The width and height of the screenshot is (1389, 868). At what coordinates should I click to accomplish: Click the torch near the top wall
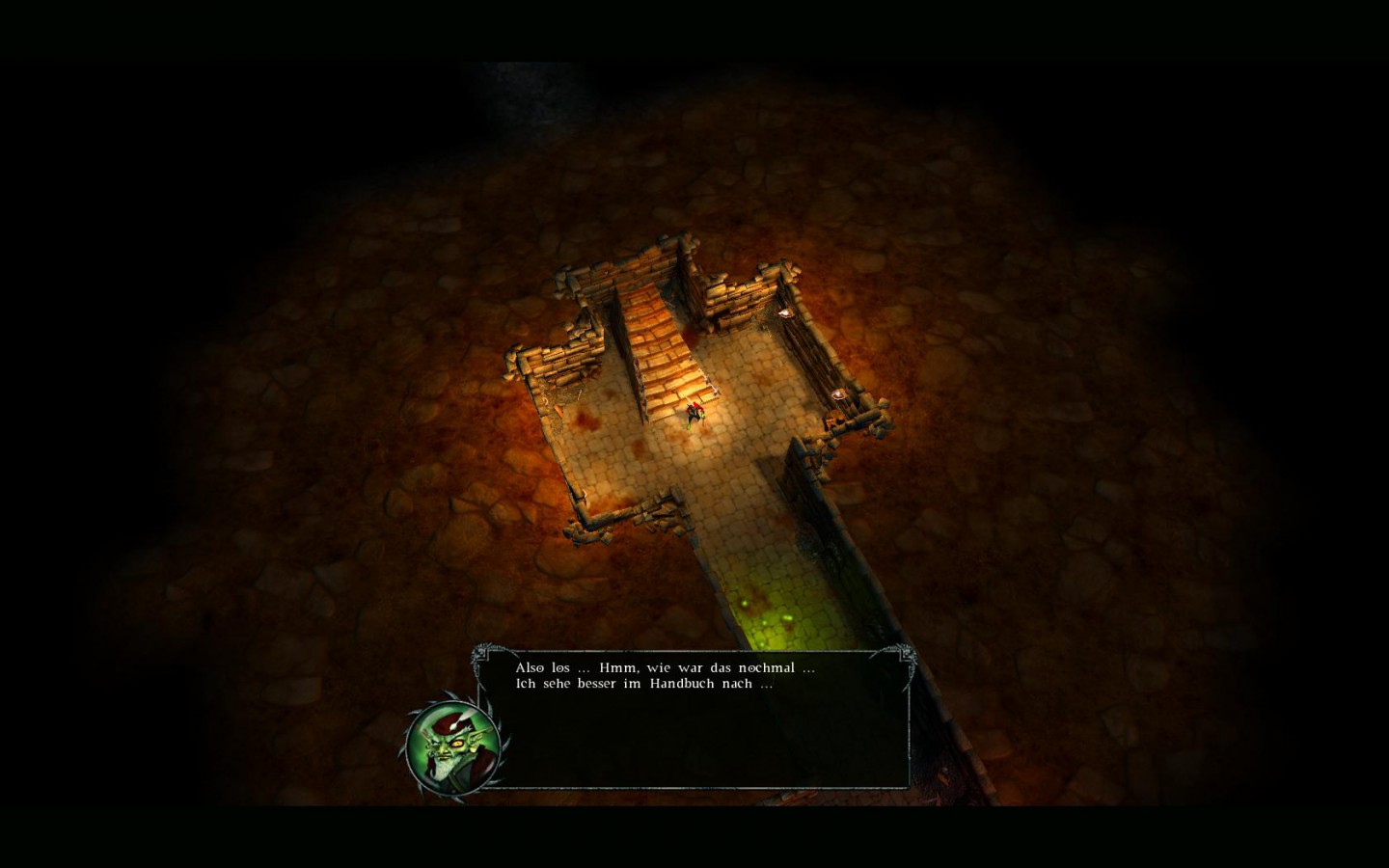[784, 312]
